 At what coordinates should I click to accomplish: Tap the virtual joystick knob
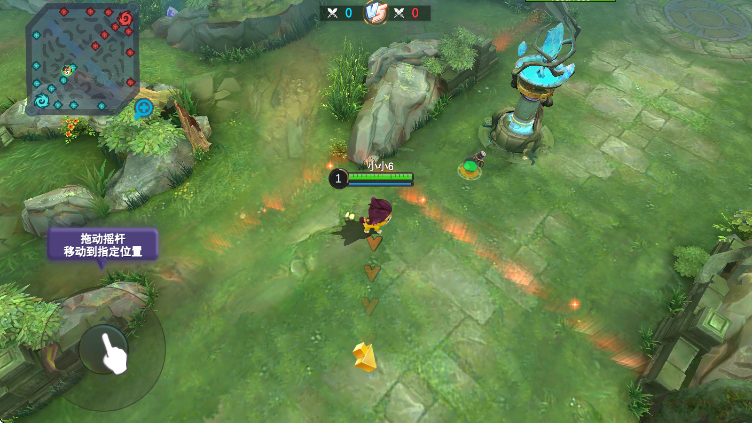[105, 349]
